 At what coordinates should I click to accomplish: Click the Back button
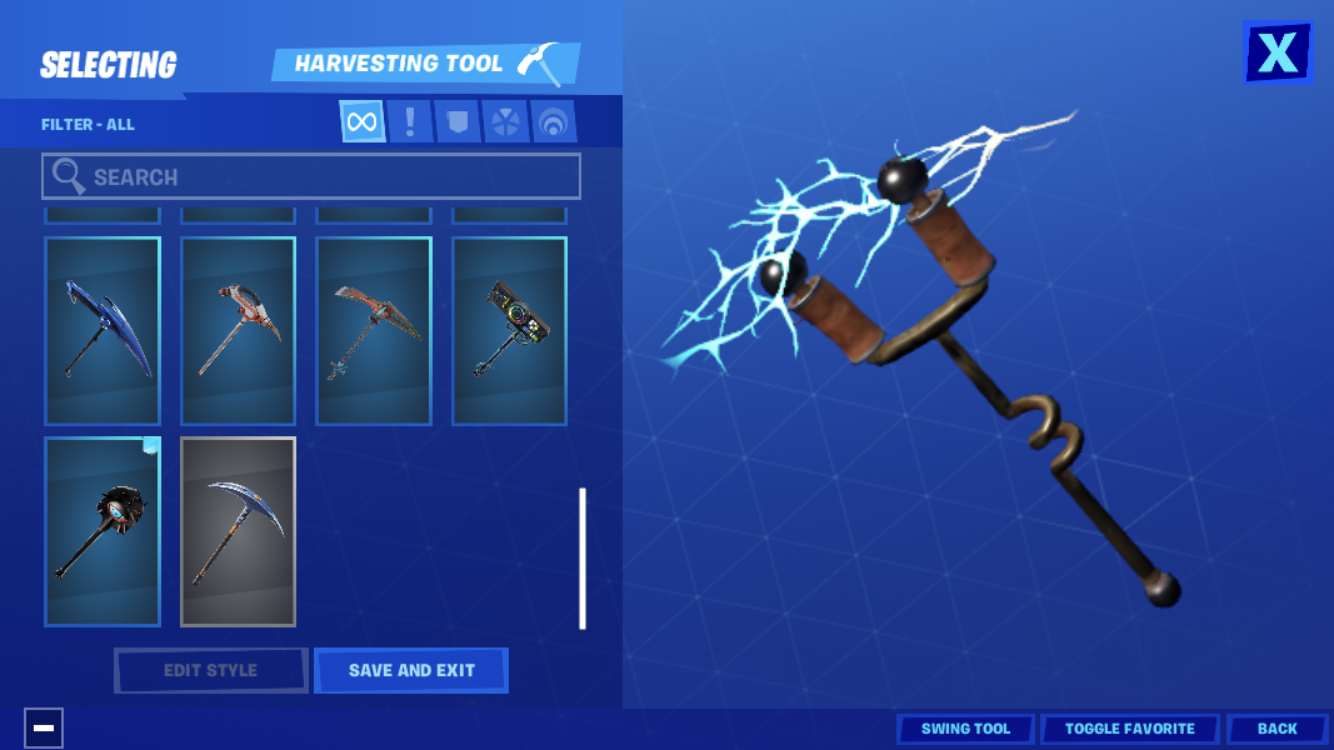(x=1277, y=729)
